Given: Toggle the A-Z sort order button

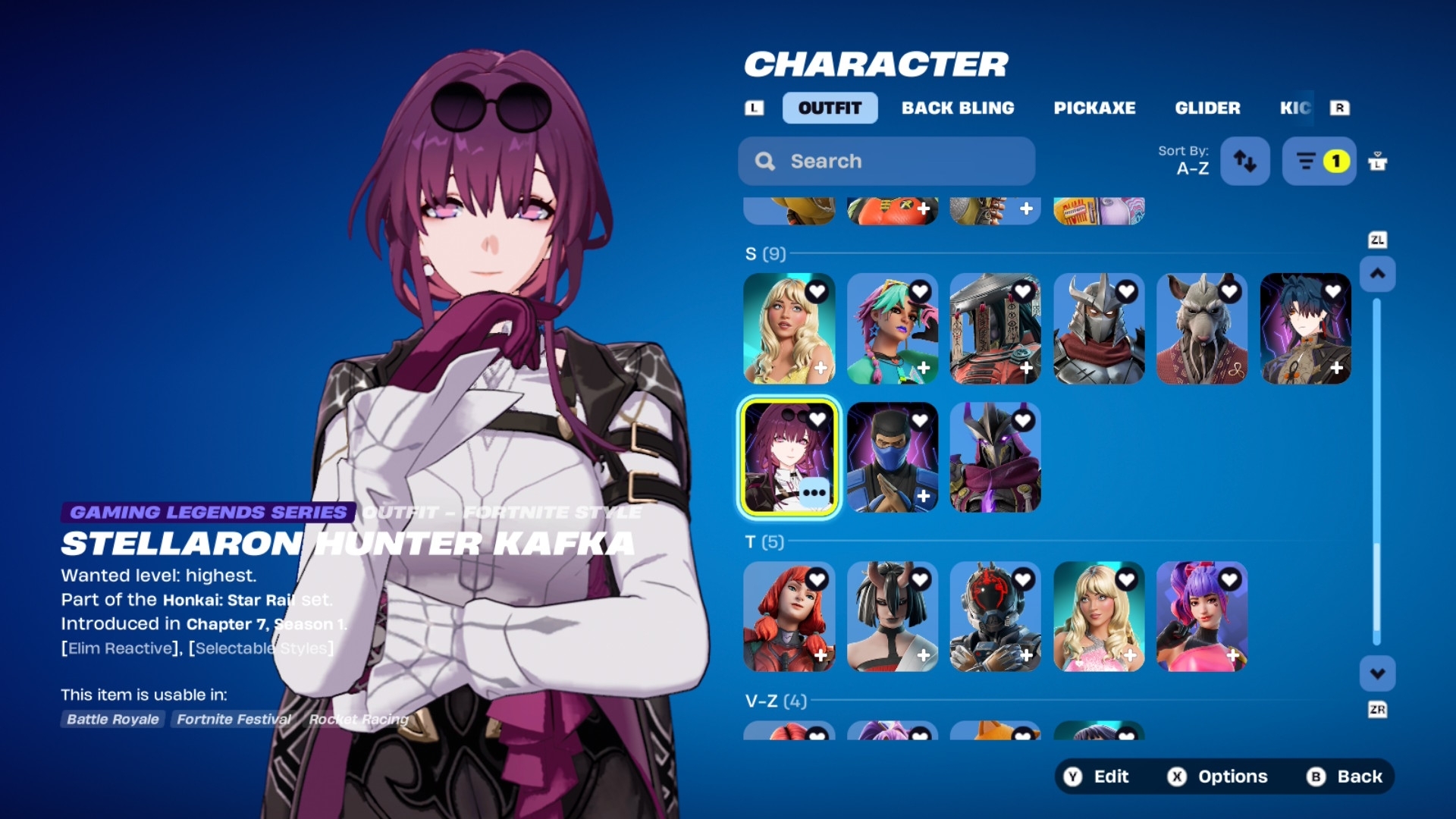Looking at the screenshot, I should pyautogui.click(x=1244, y=161).
